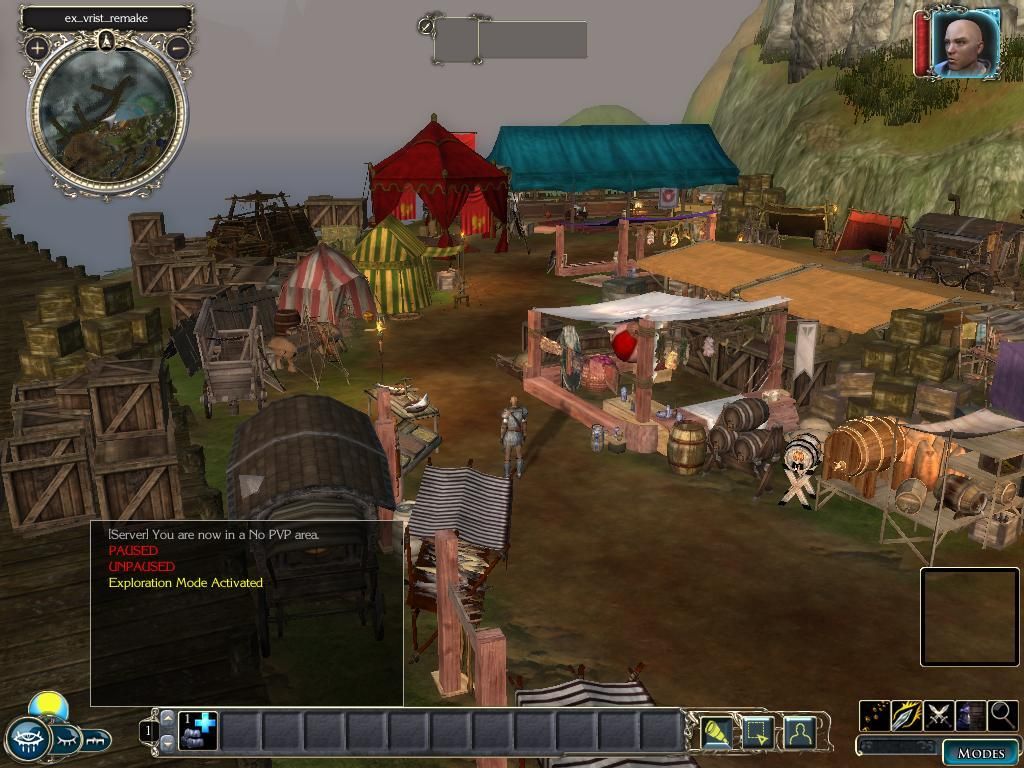
Task: Toggle the minimap north-lock arrow button
Action: point(107,42)
